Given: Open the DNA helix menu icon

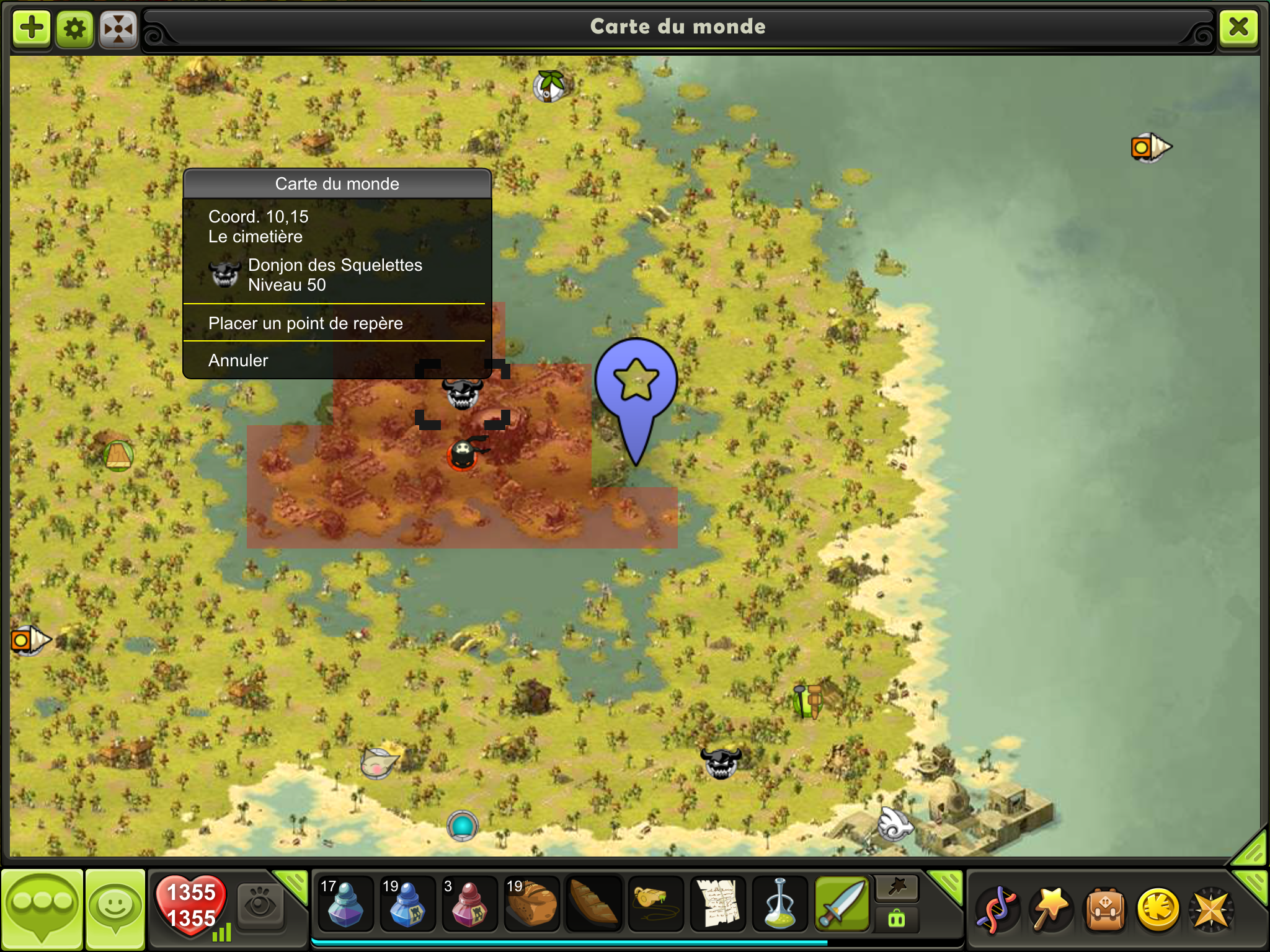Looking at the screenshot, I should point(997,910).
